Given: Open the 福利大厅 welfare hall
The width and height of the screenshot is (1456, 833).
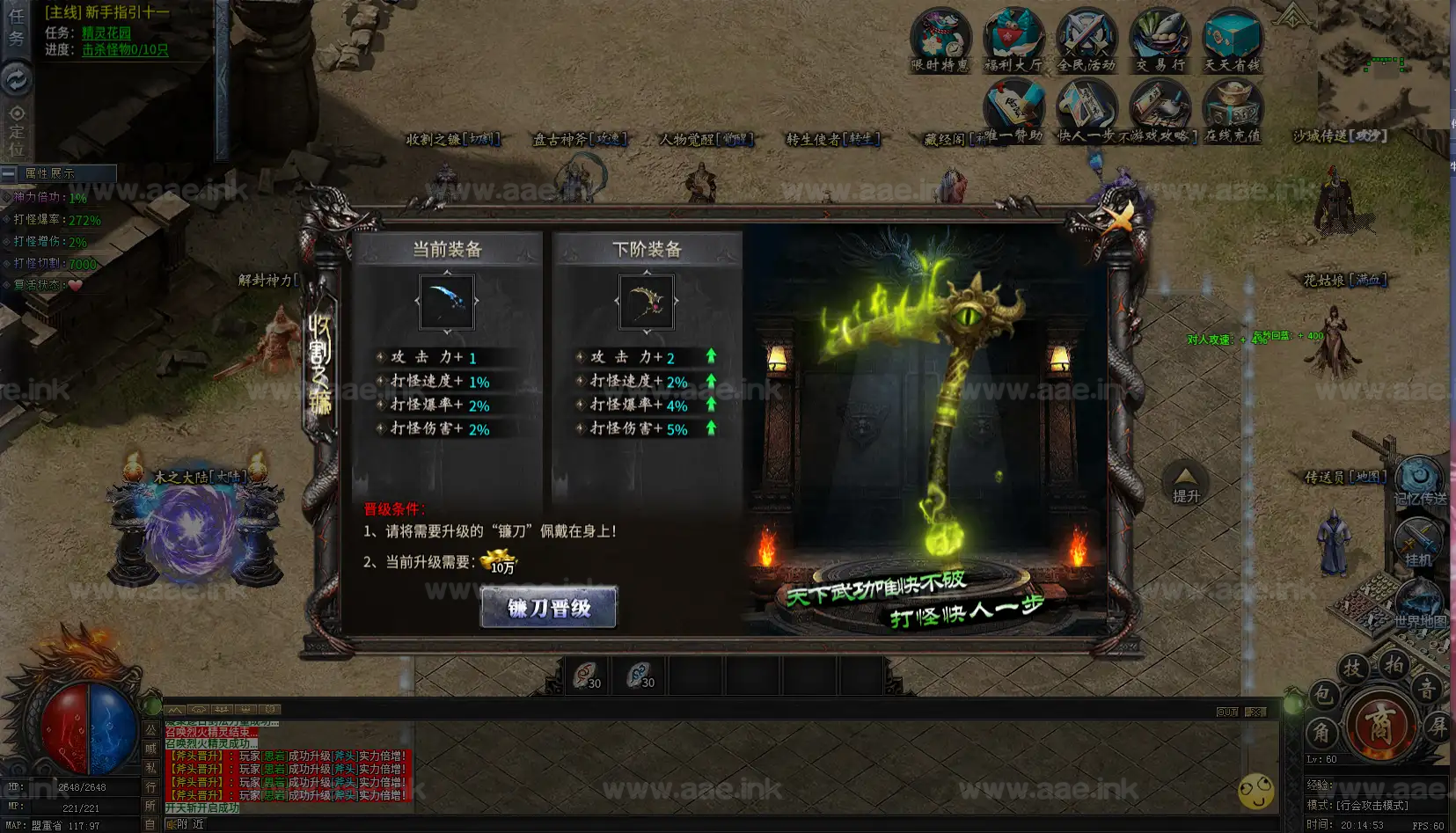Looking at the screenshot, I should click(1013, 40).
